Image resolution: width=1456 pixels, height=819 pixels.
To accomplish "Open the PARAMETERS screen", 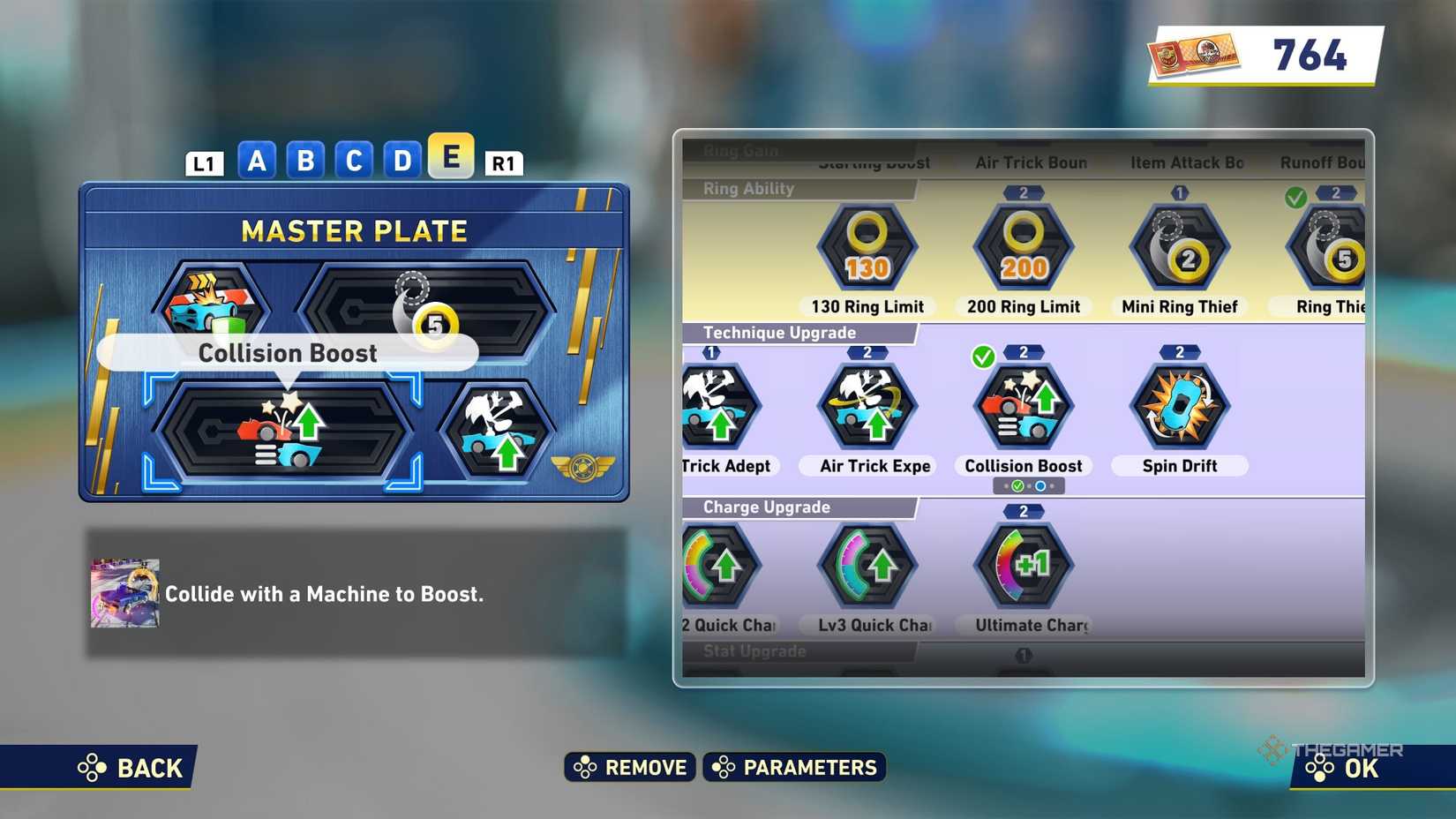I will pos(793,767).
